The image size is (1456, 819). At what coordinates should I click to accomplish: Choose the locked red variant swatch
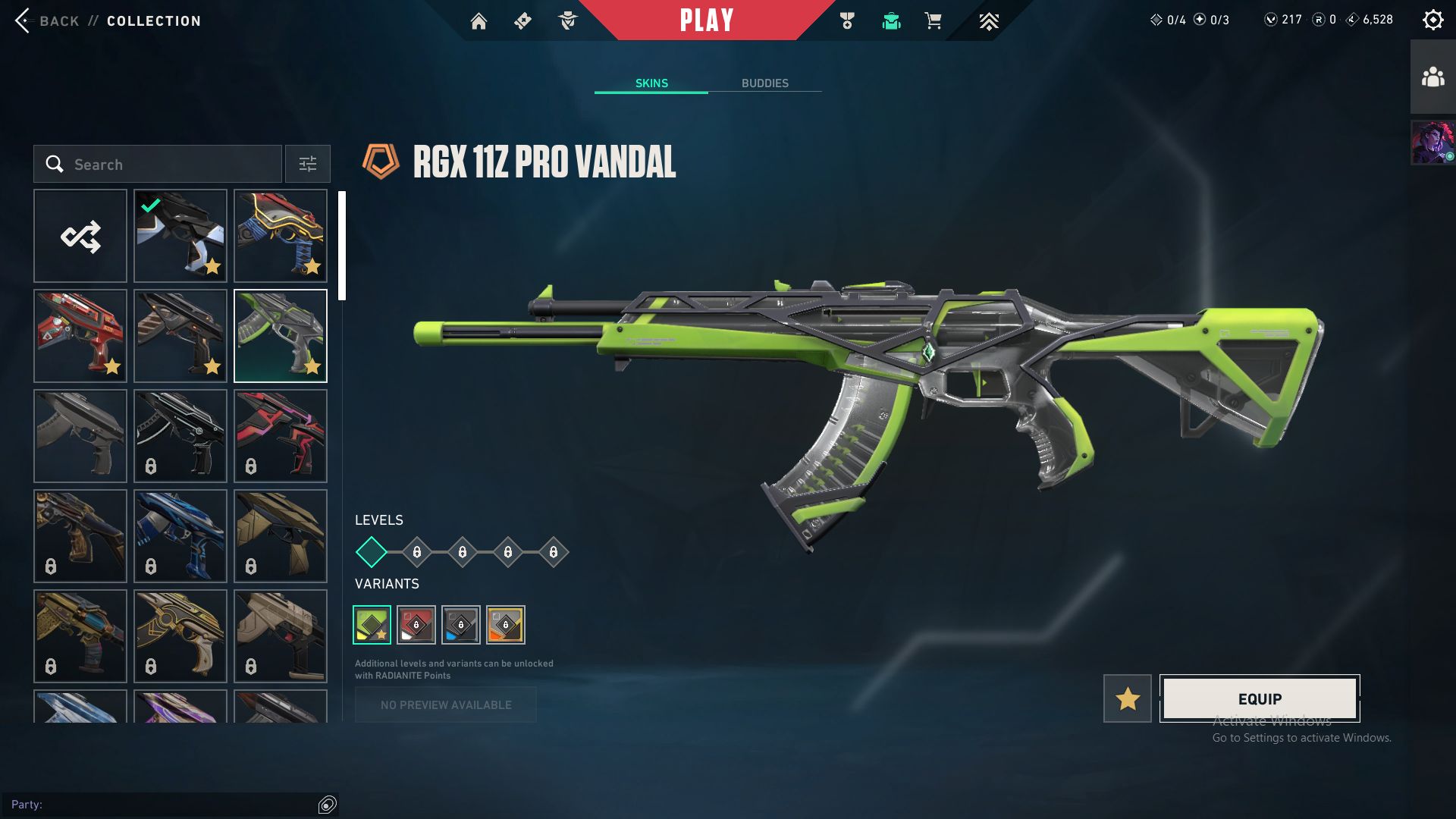pos(416,625)
